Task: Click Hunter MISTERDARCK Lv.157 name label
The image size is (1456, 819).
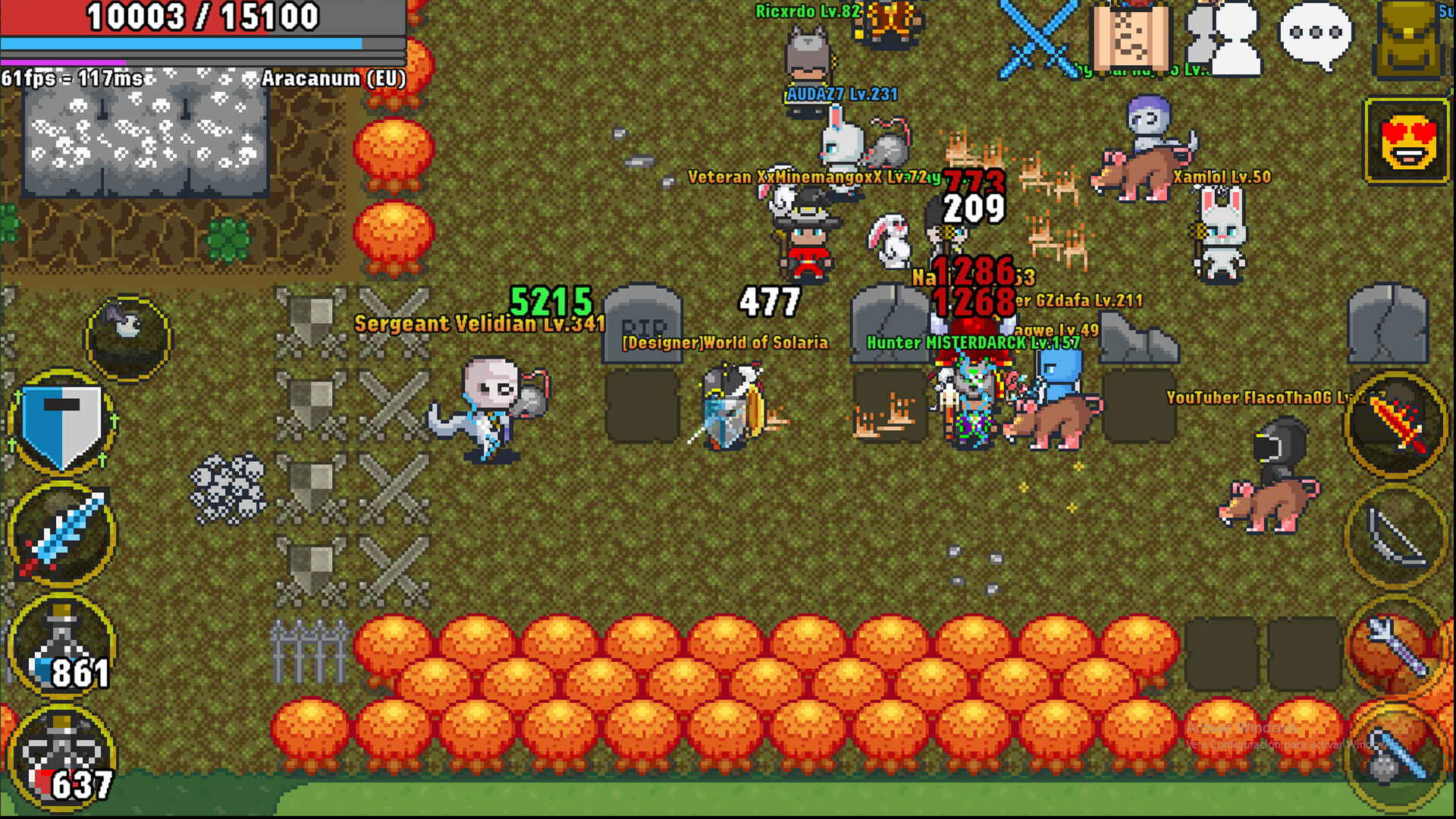Action: (974, 343)
